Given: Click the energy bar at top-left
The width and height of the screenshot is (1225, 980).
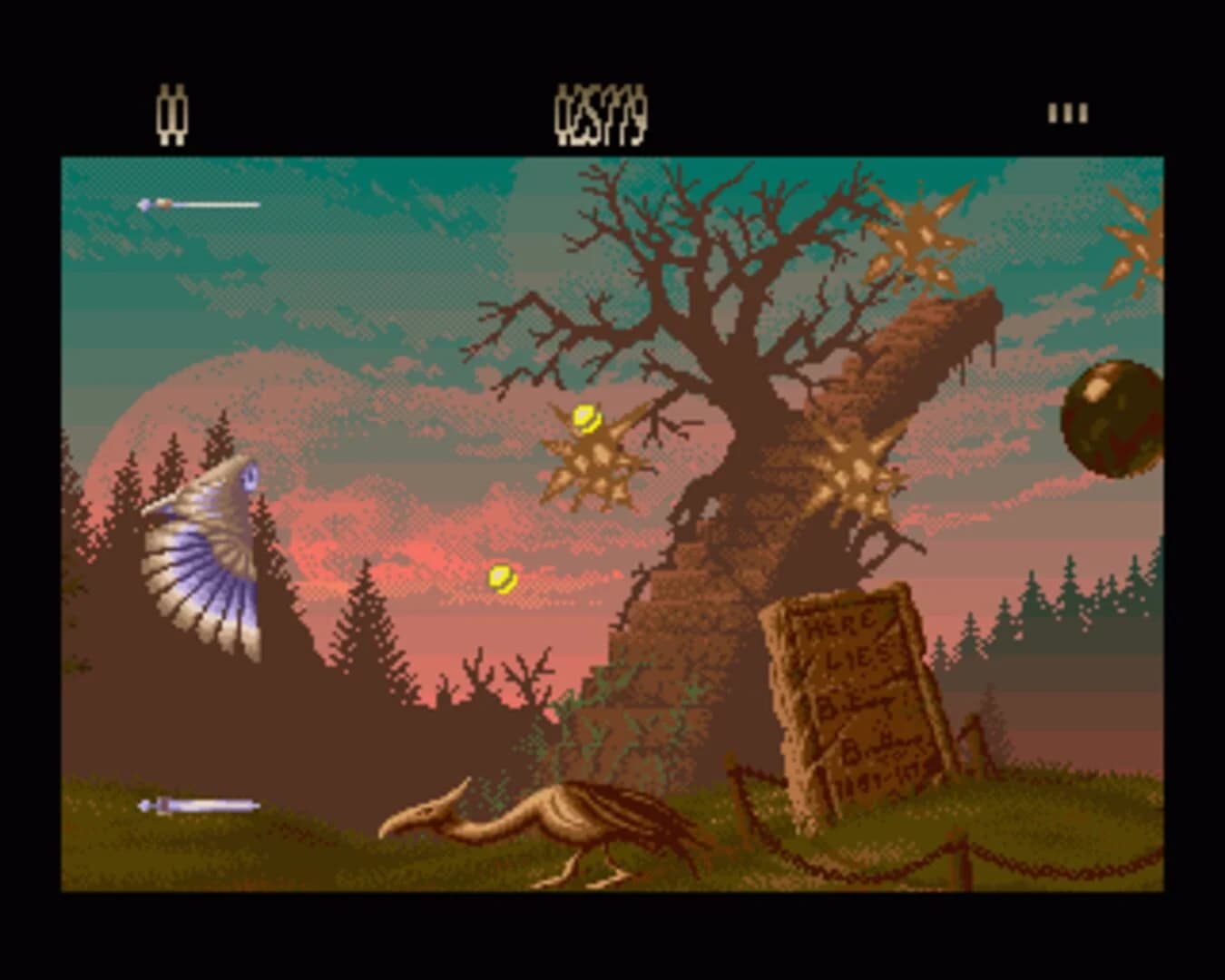Looking at the screenshot, I should 200,204.
